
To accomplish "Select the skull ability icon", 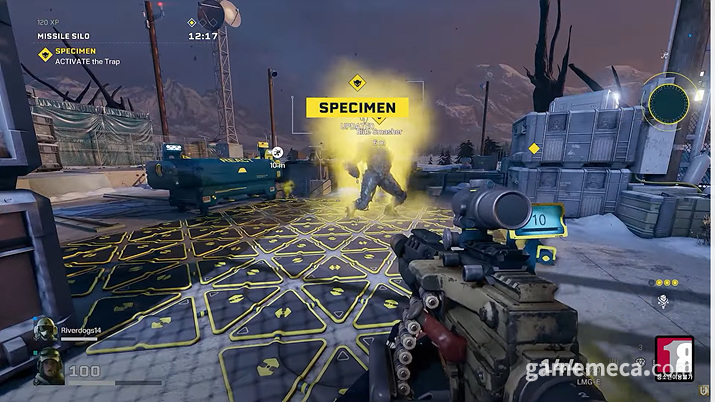I will pyautogui.click(x=663, y=301).
